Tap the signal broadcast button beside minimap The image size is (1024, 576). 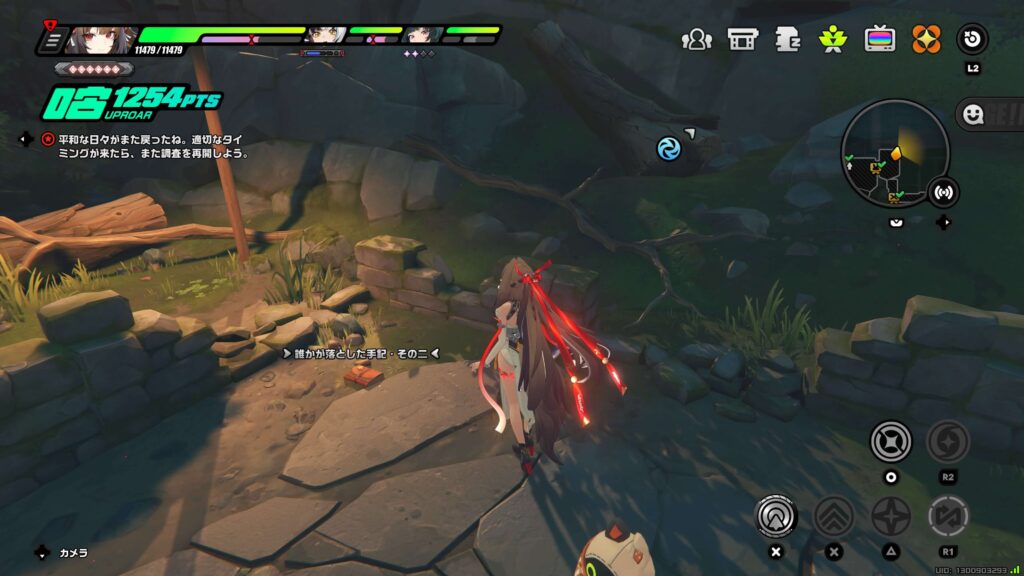[x=942, y=191]
